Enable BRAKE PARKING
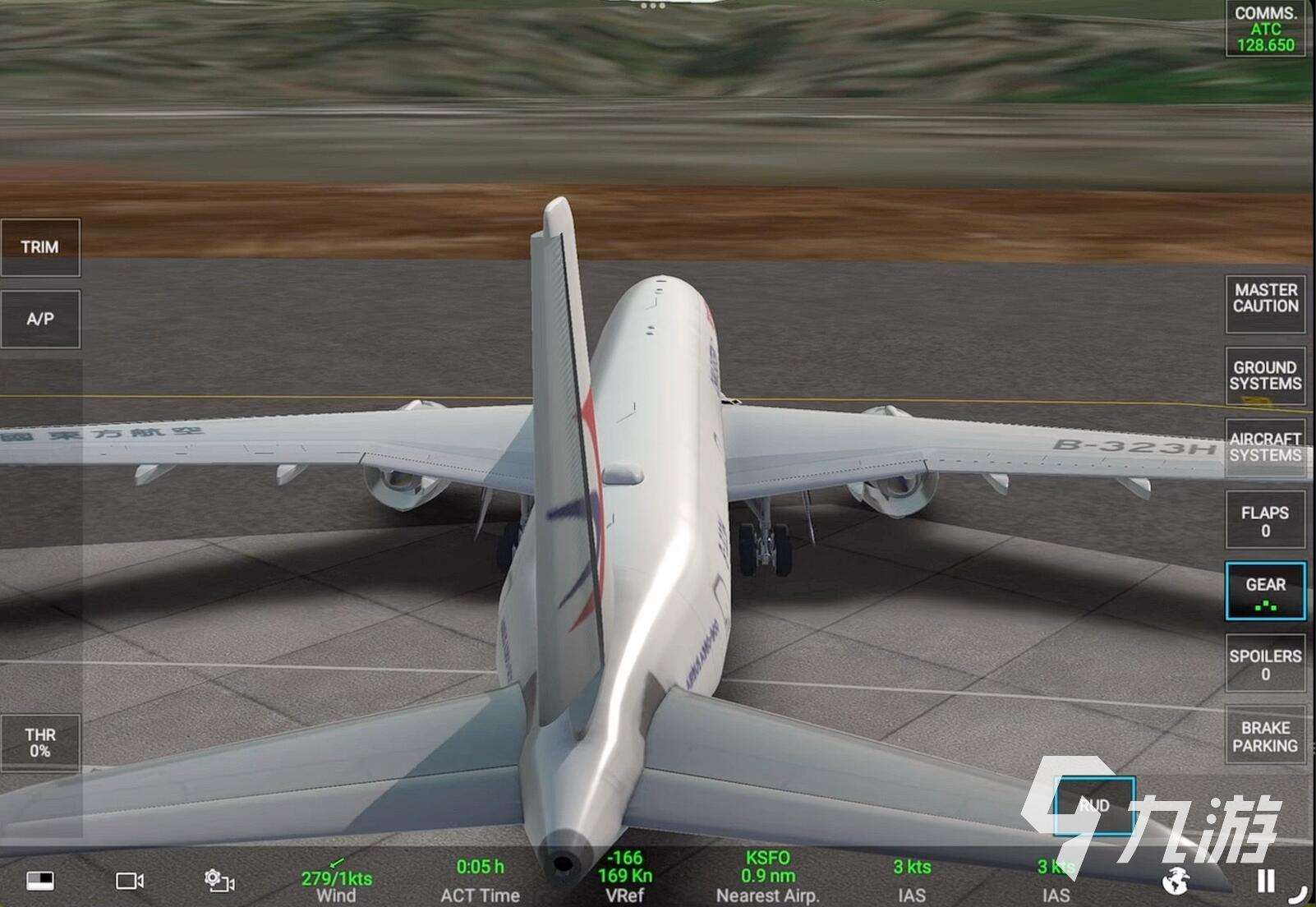This screenshot has width=1316, height=907. pyautogui.click(x=1265, y=737)
